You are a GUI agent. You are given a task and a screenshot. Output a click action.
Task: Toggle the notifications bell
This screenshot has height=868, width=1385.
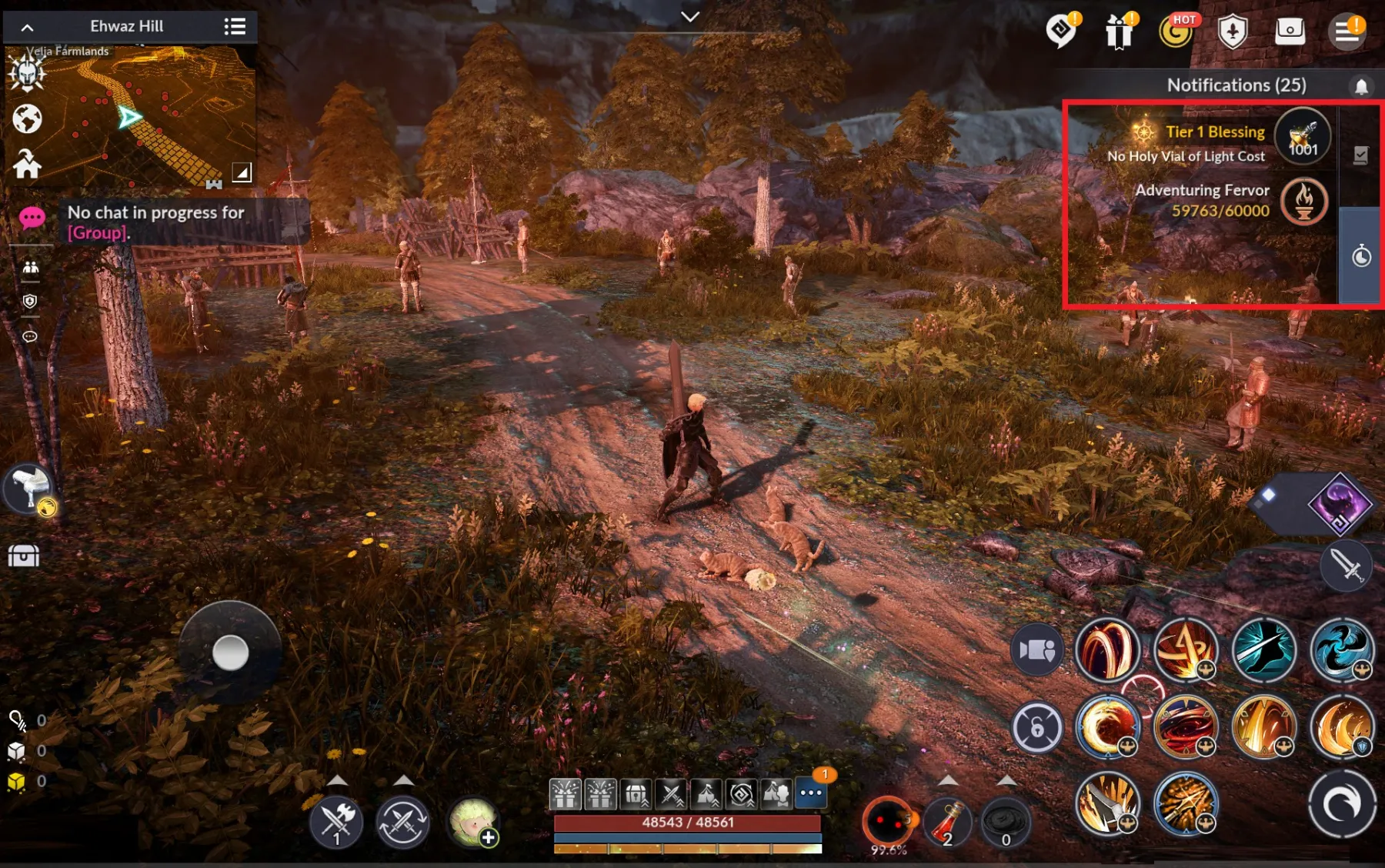click(1360, 85)
